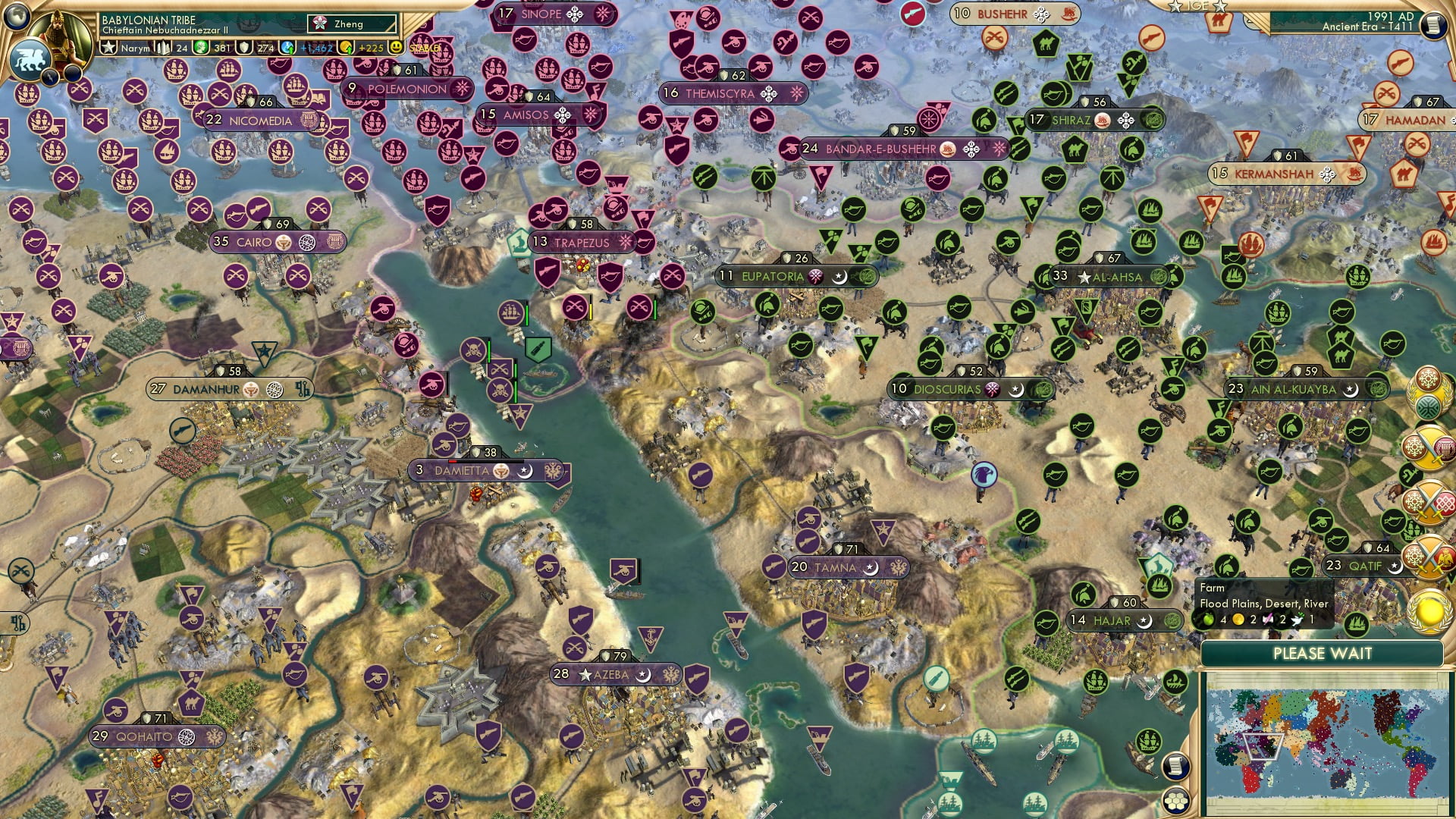Screen dimensions: 1456x819
Task: Click the PLEASE WAIT bar
Action: pos(1323,653)
